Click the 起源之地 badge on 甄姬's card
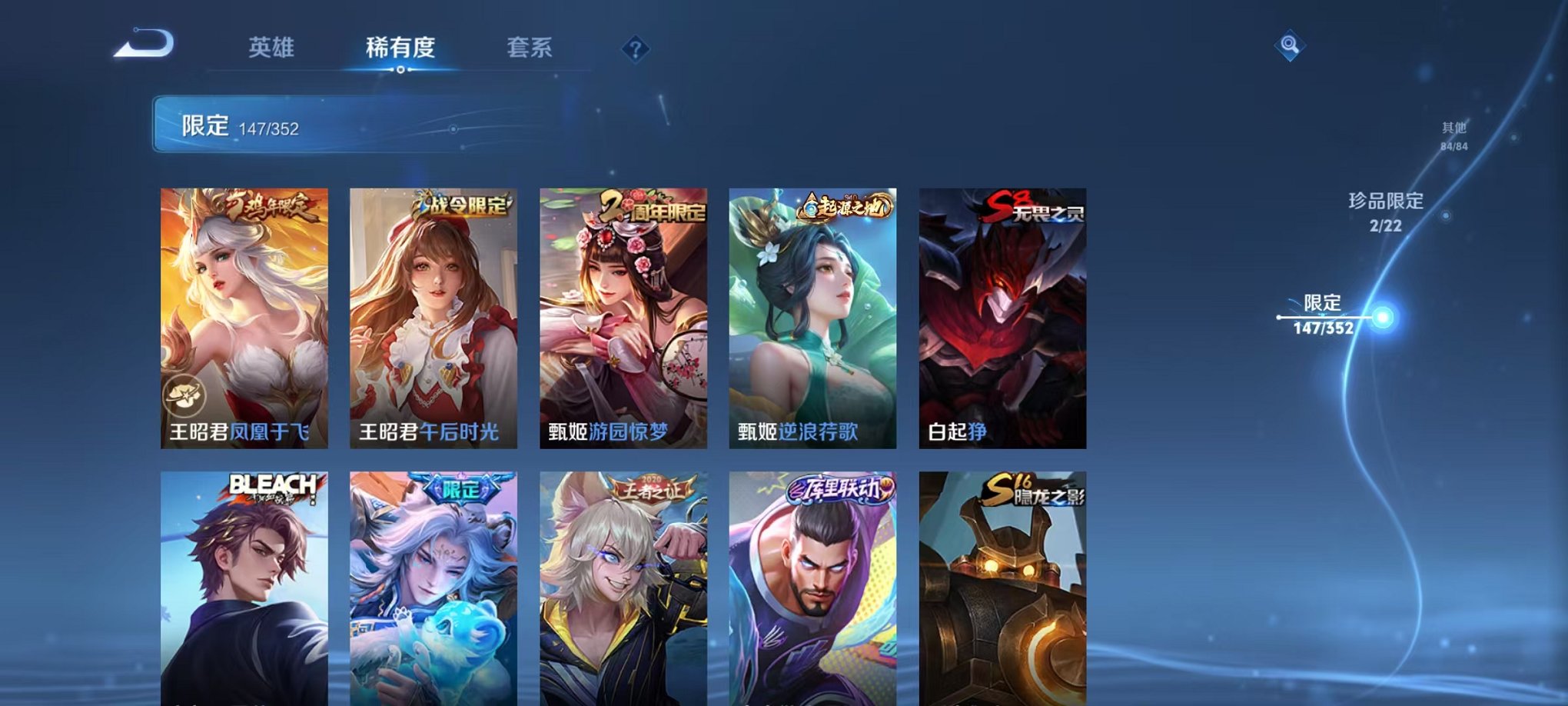The width and height of the screenshot is (1568, 706). coord(846,206)
